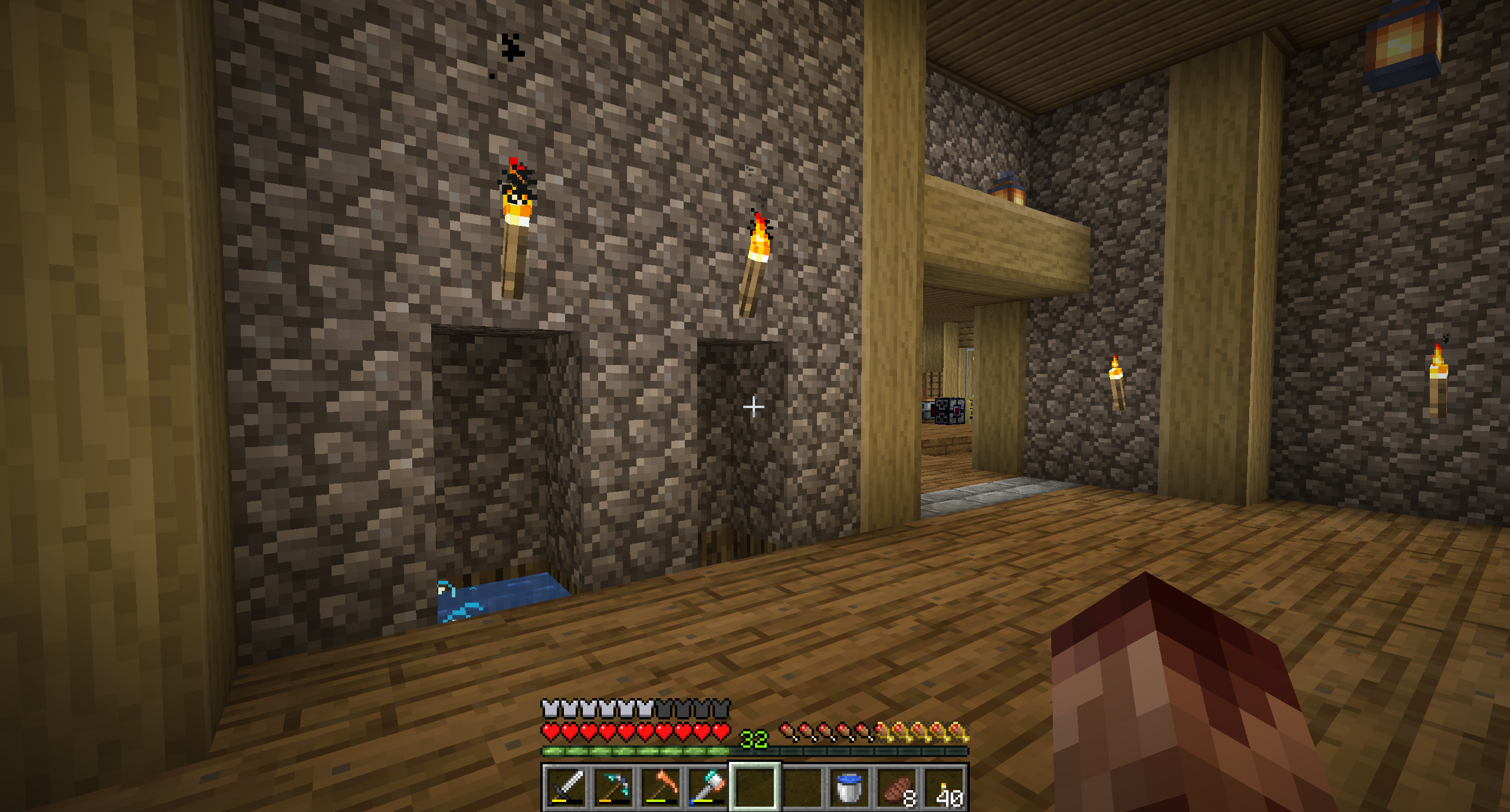Equip the copper hoe from the hotbar
1510x812 pixels.
tap(660, 787)
